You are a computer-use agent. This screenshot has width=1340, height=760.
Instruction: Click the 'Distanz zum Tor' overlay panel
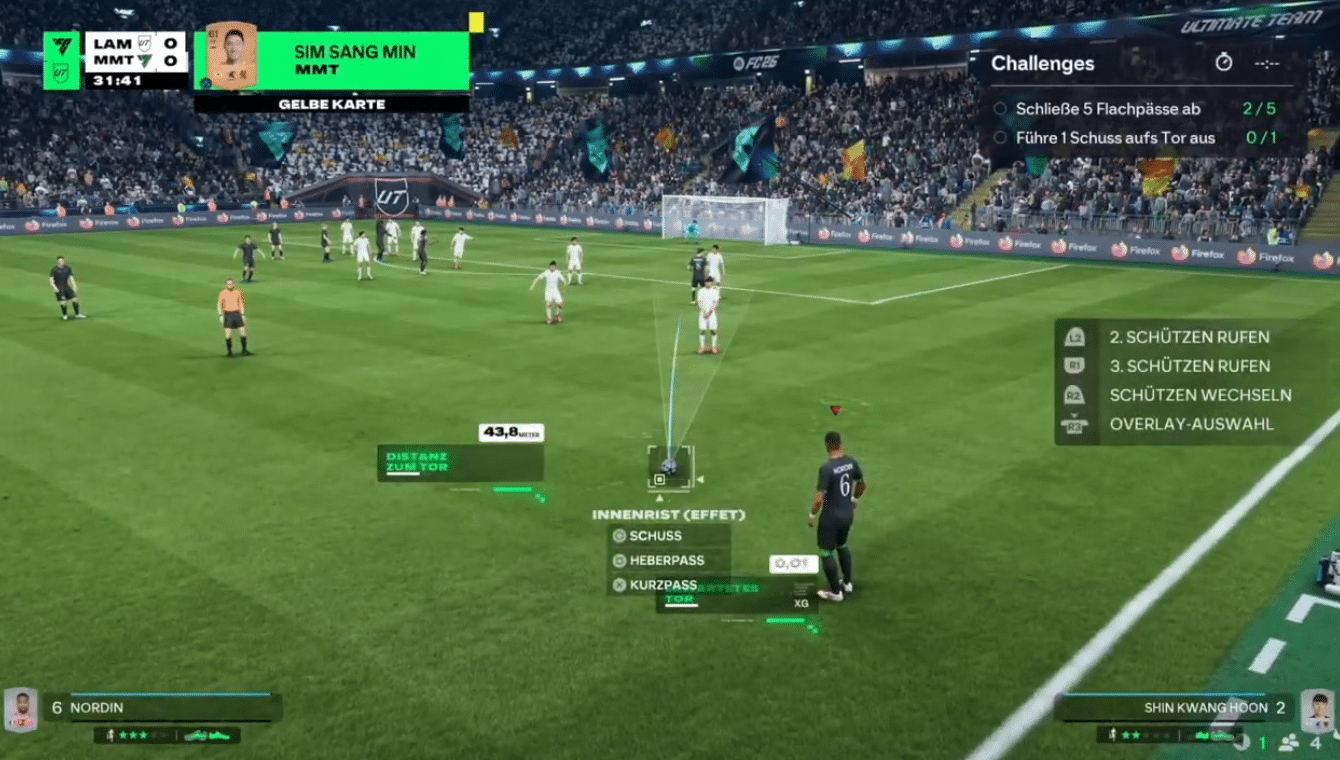point(460,463)
